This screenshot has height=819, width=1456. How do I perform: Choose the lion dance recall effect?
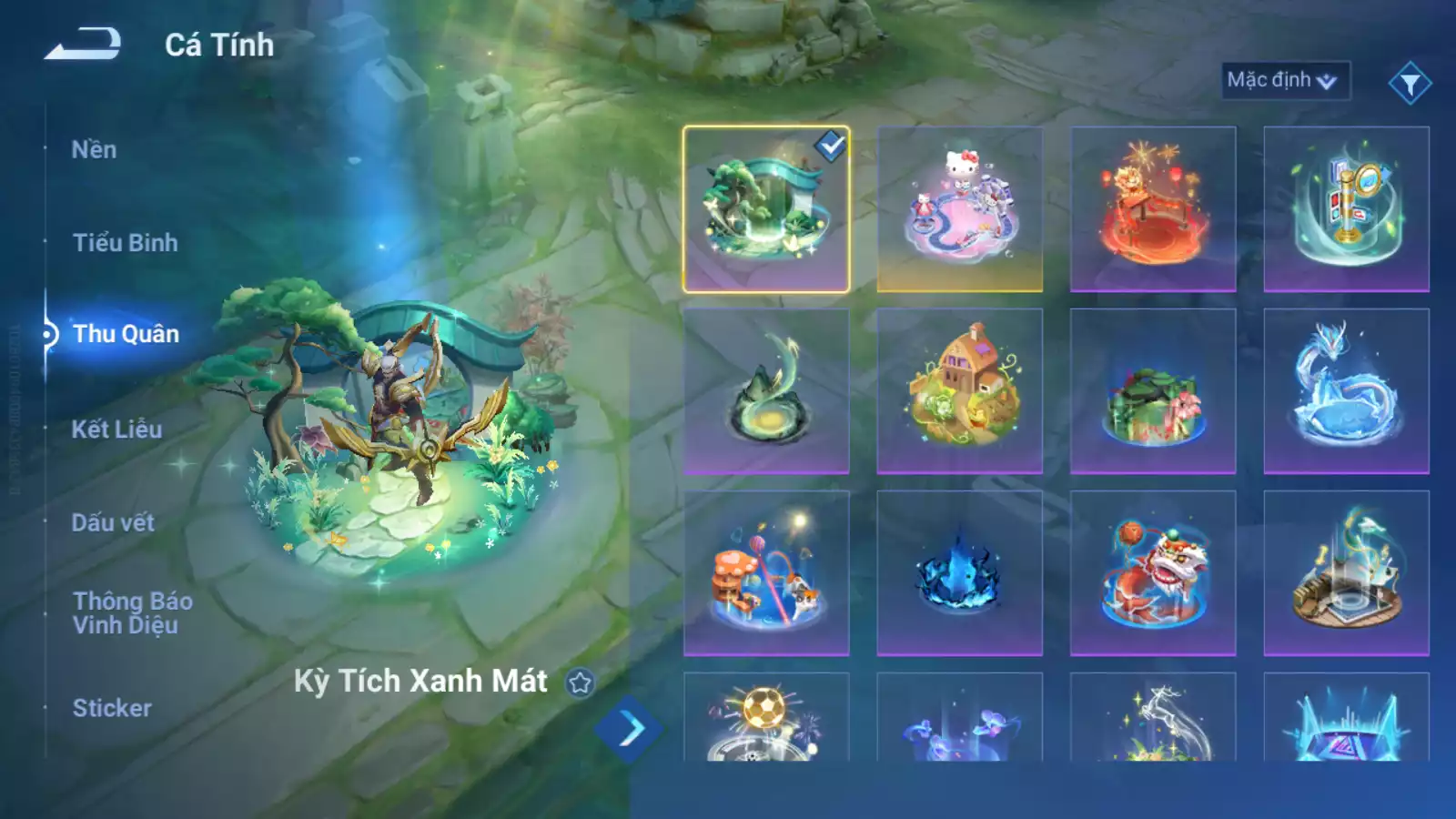[x=1152, y=573]
